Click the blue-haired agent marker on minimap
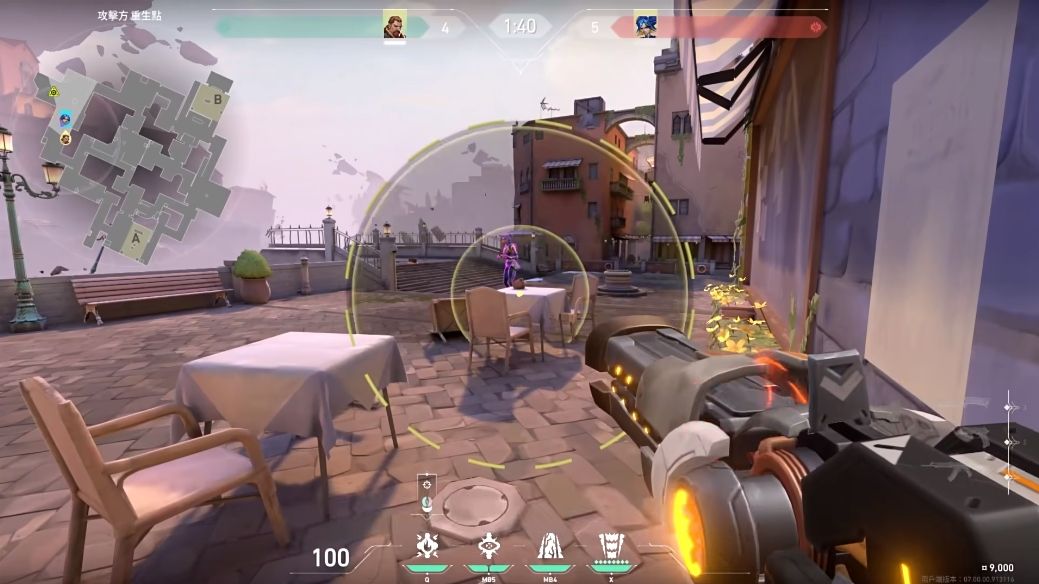Image resolution: width=1039 pixels, height=584 pixels. [x=65, y=119]
